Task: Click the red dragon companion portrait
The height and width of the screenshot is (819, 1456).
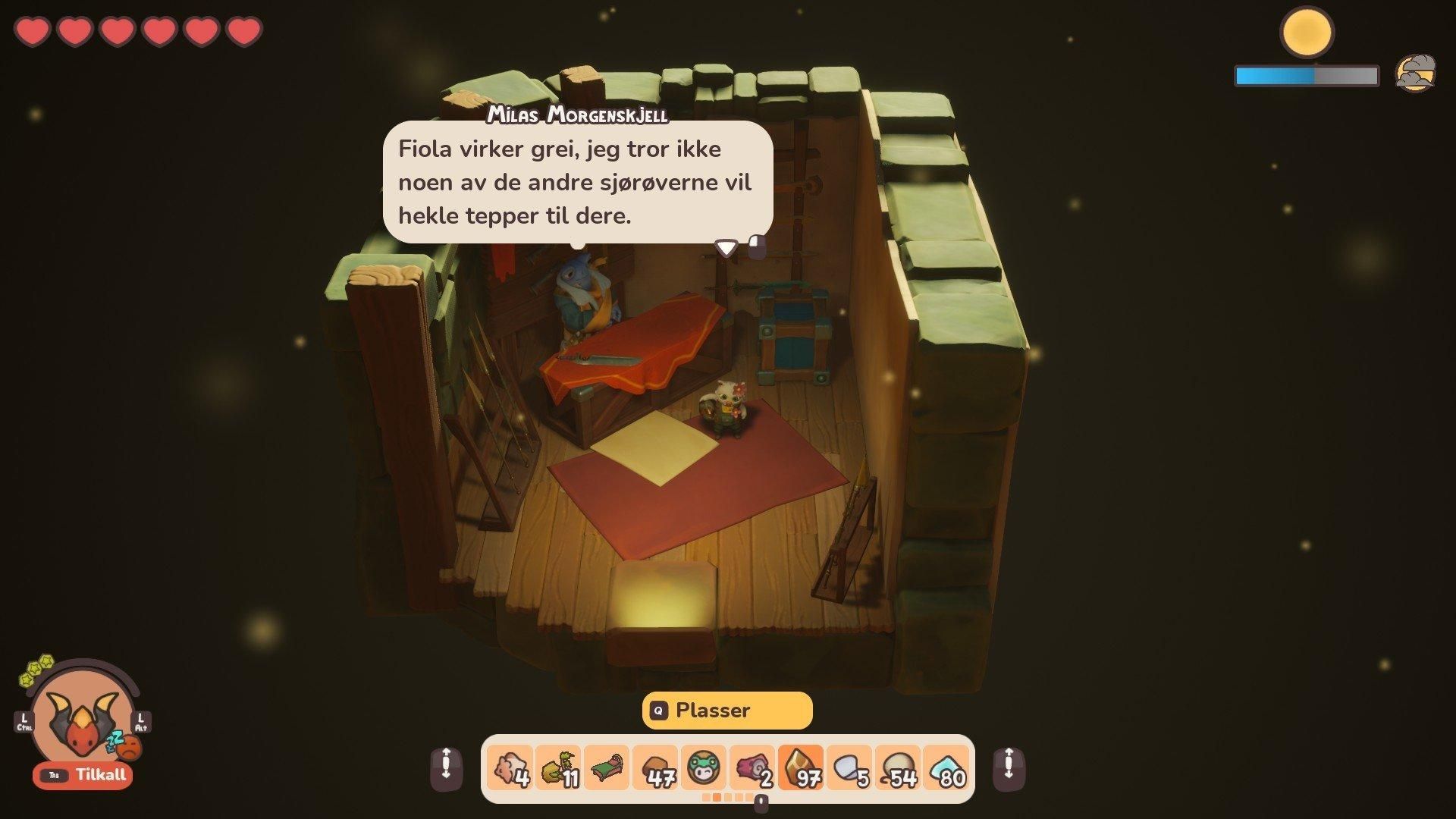Action: (83, 720)
